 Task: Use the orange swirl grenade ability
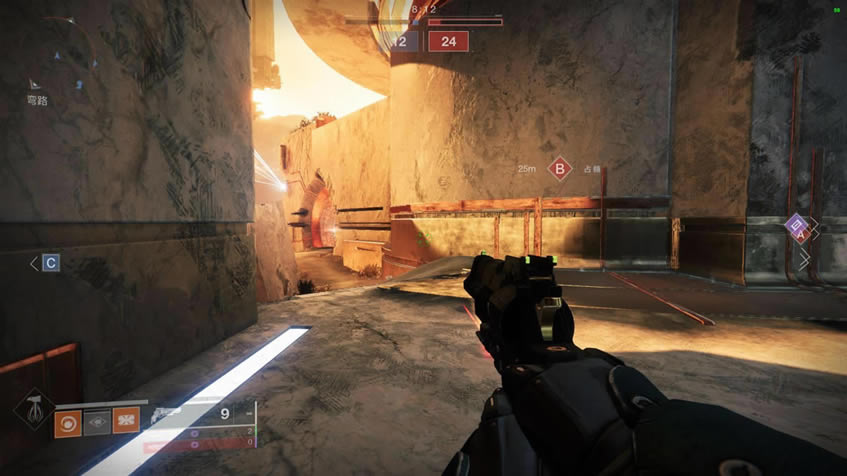pyautogui.click(x=68, y=422)
